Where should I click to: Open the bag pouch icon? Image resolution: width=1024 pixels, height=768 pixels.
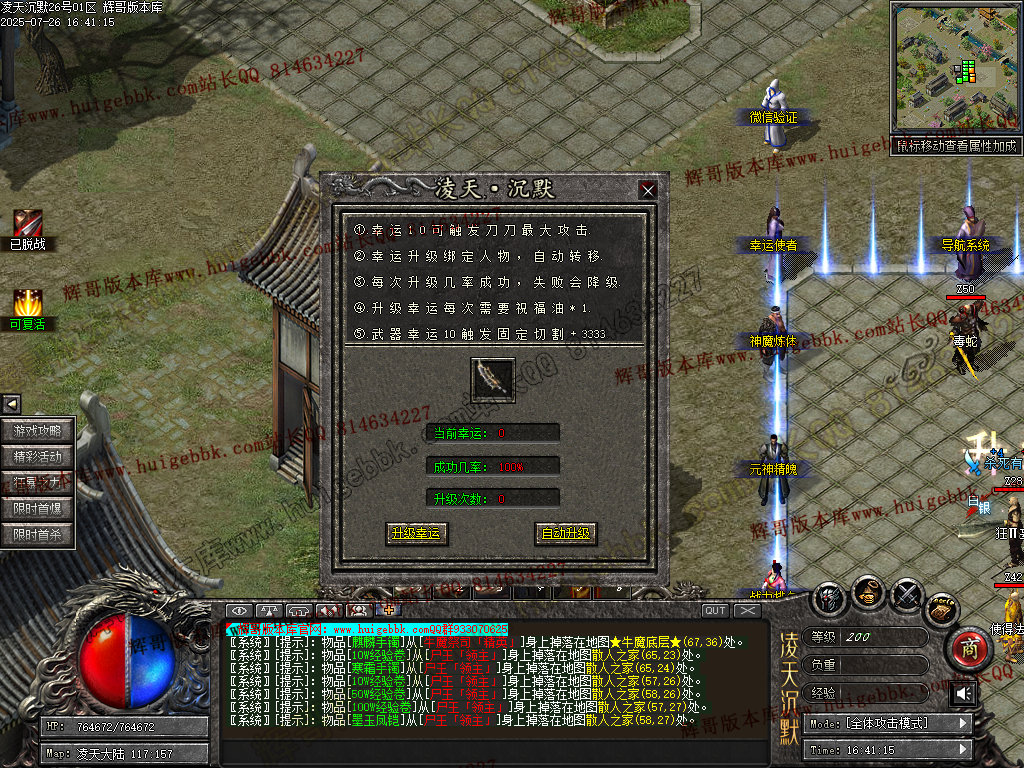(x=868, y=594)
